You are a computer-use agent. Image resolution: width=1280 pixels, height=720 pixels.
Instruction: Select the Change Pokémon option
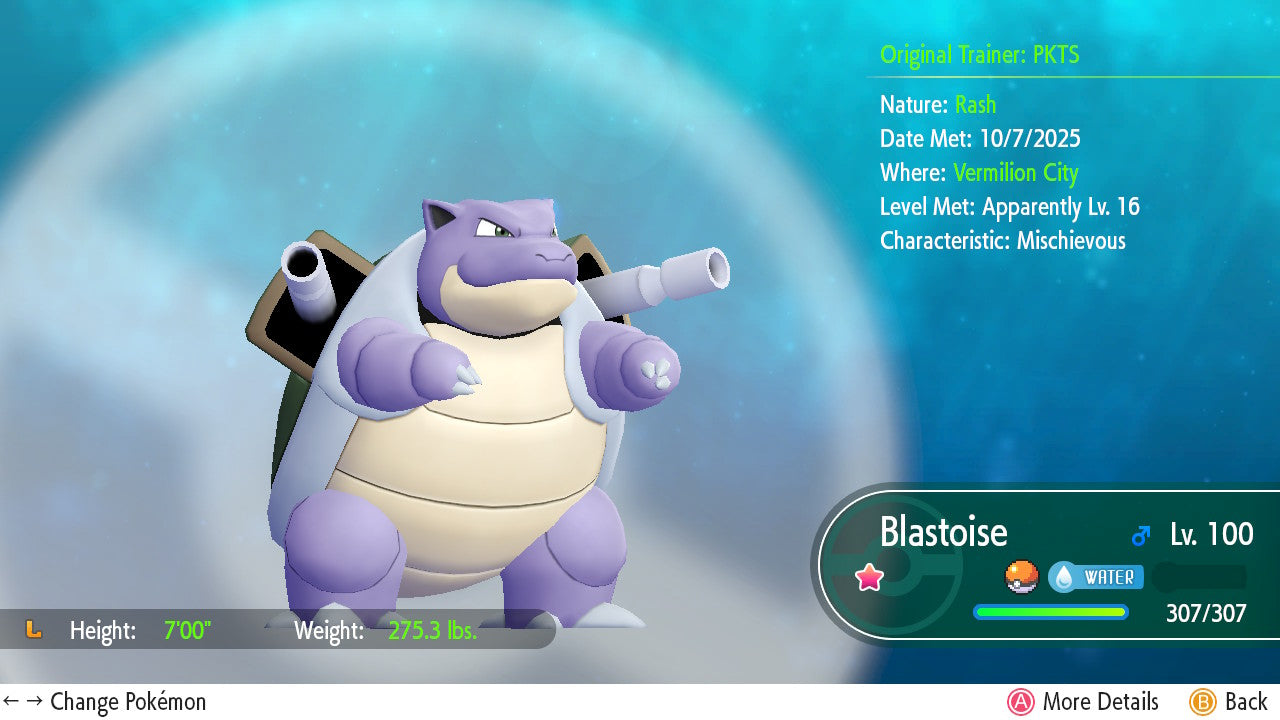tap(105, 702)
